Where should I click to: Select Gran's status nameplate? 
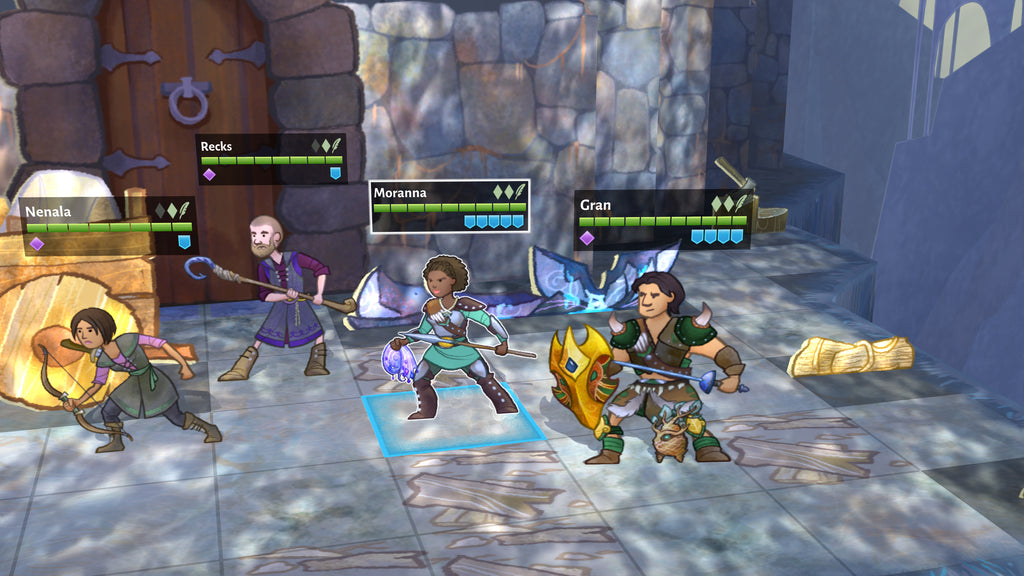[662, 220]
